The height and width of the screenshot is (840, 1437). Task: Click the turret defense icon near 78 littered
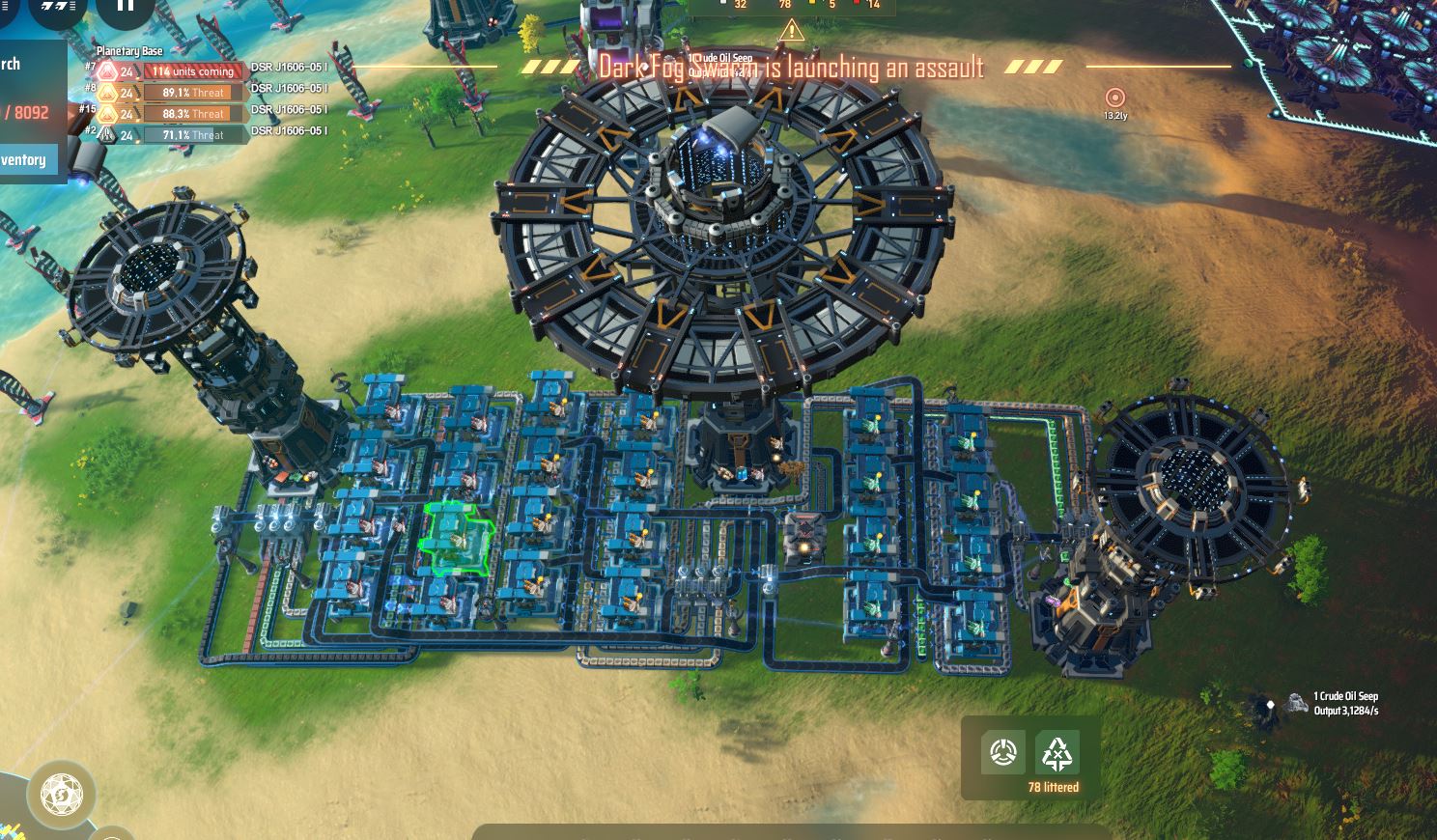[x=1002, y=751]
